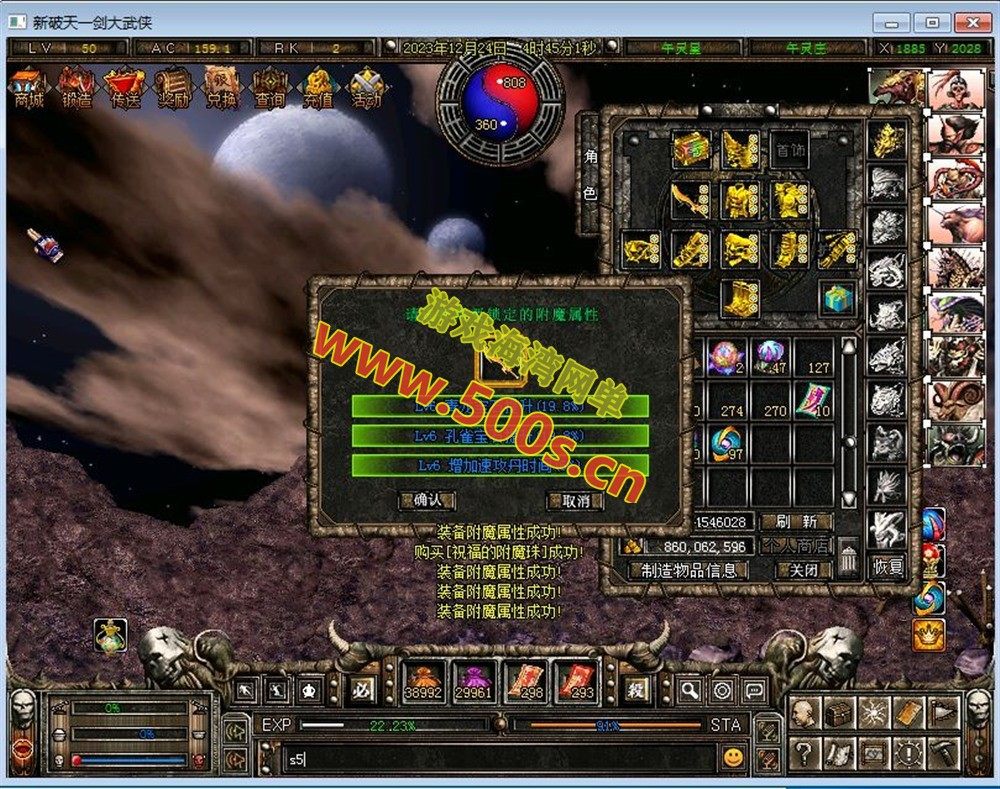Open the 个人商店 personal shop
The image size is (1000, 789).
pos(796,546)
